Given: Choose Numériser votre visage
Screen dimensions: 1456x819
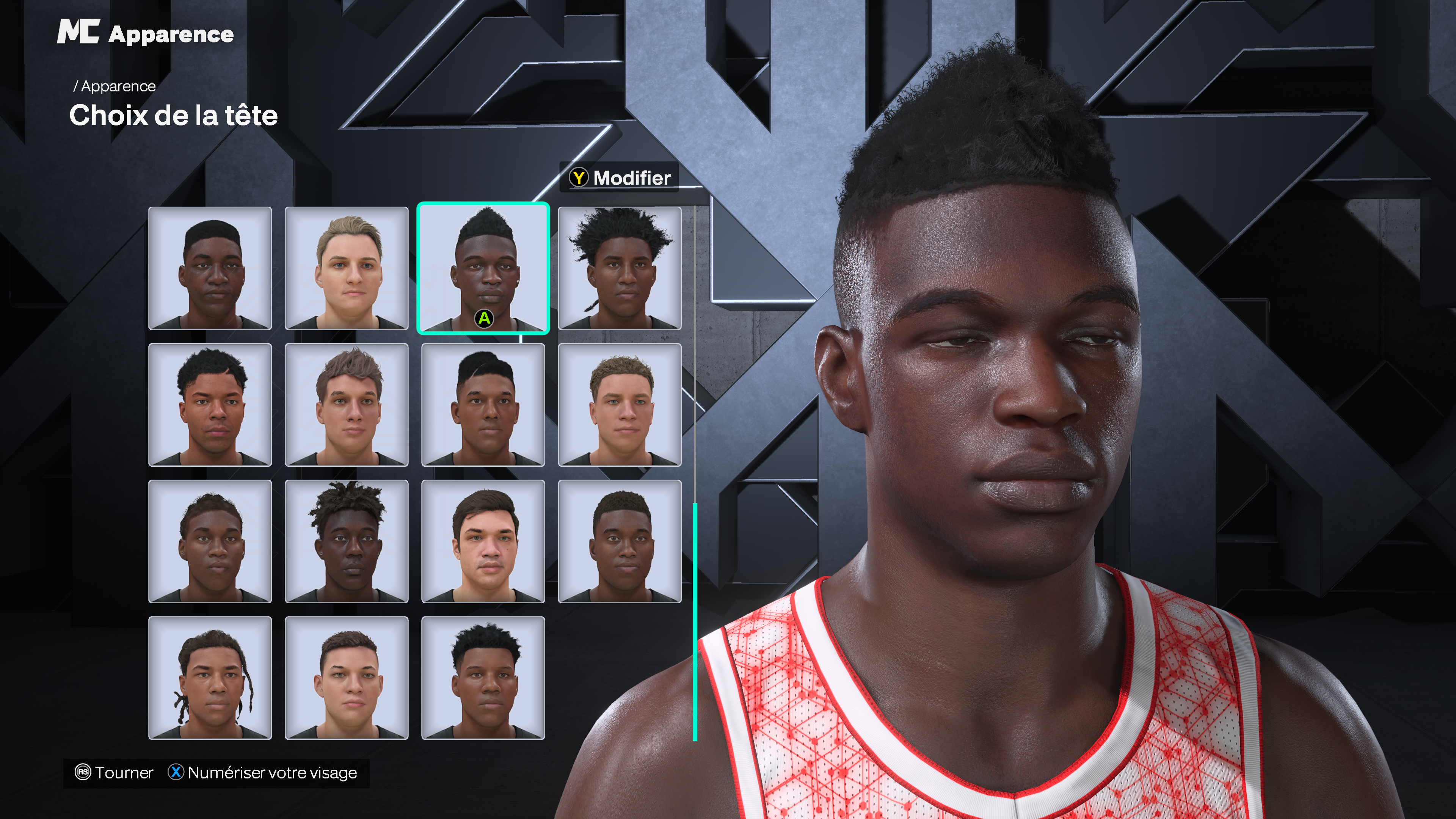Looking at the screenshot, I should [263, 773].
